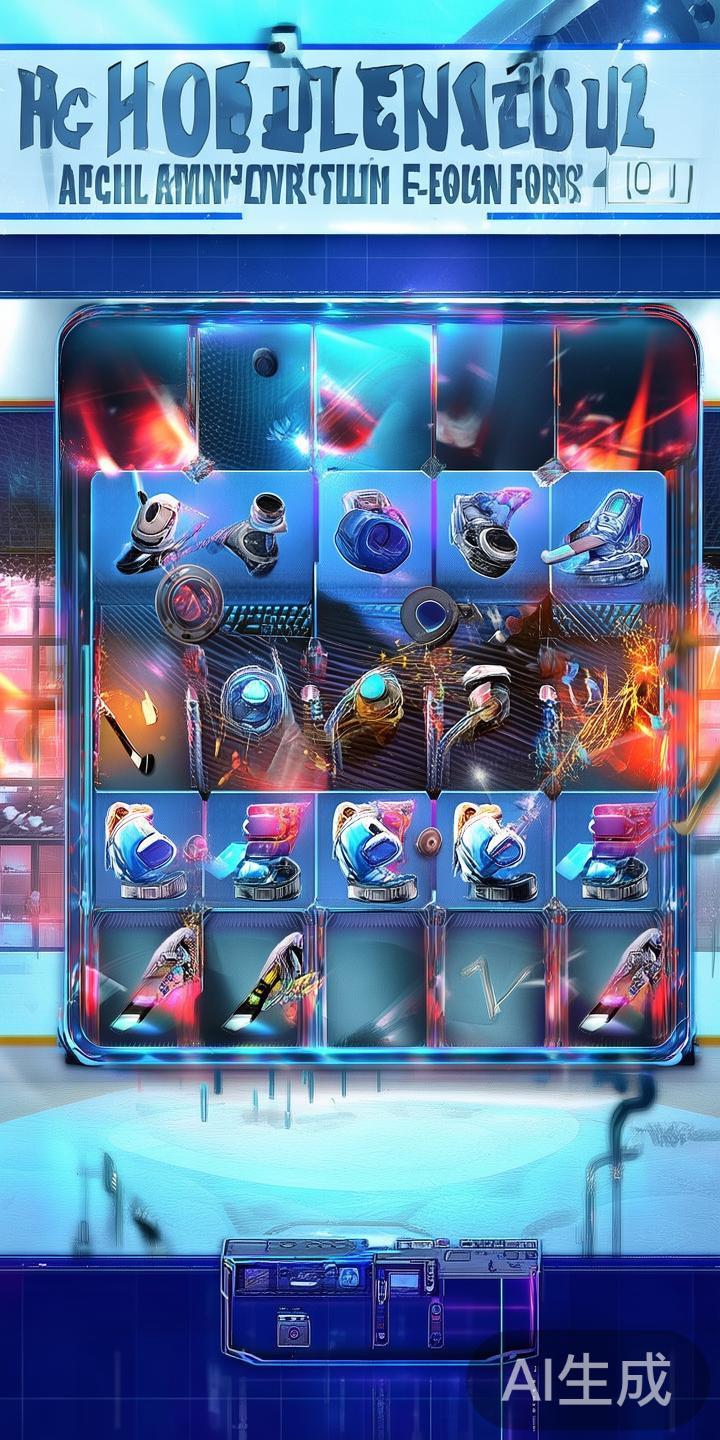Screen dimensions: 720x1440
Task: Select the dark disc with blue center
Action: [x=430, y=615]
